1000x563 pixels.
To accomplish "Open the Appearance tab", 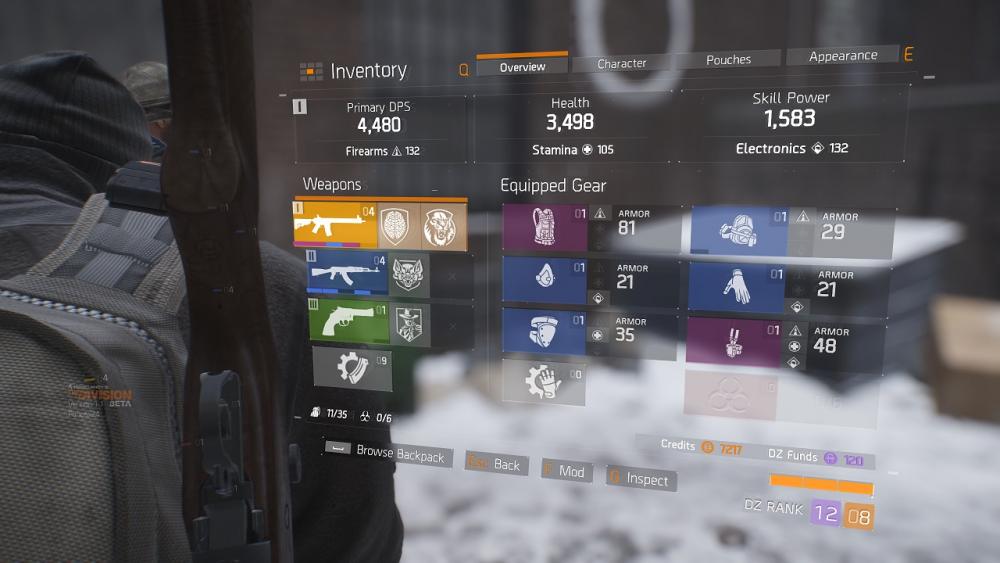I will click(842, 56).
